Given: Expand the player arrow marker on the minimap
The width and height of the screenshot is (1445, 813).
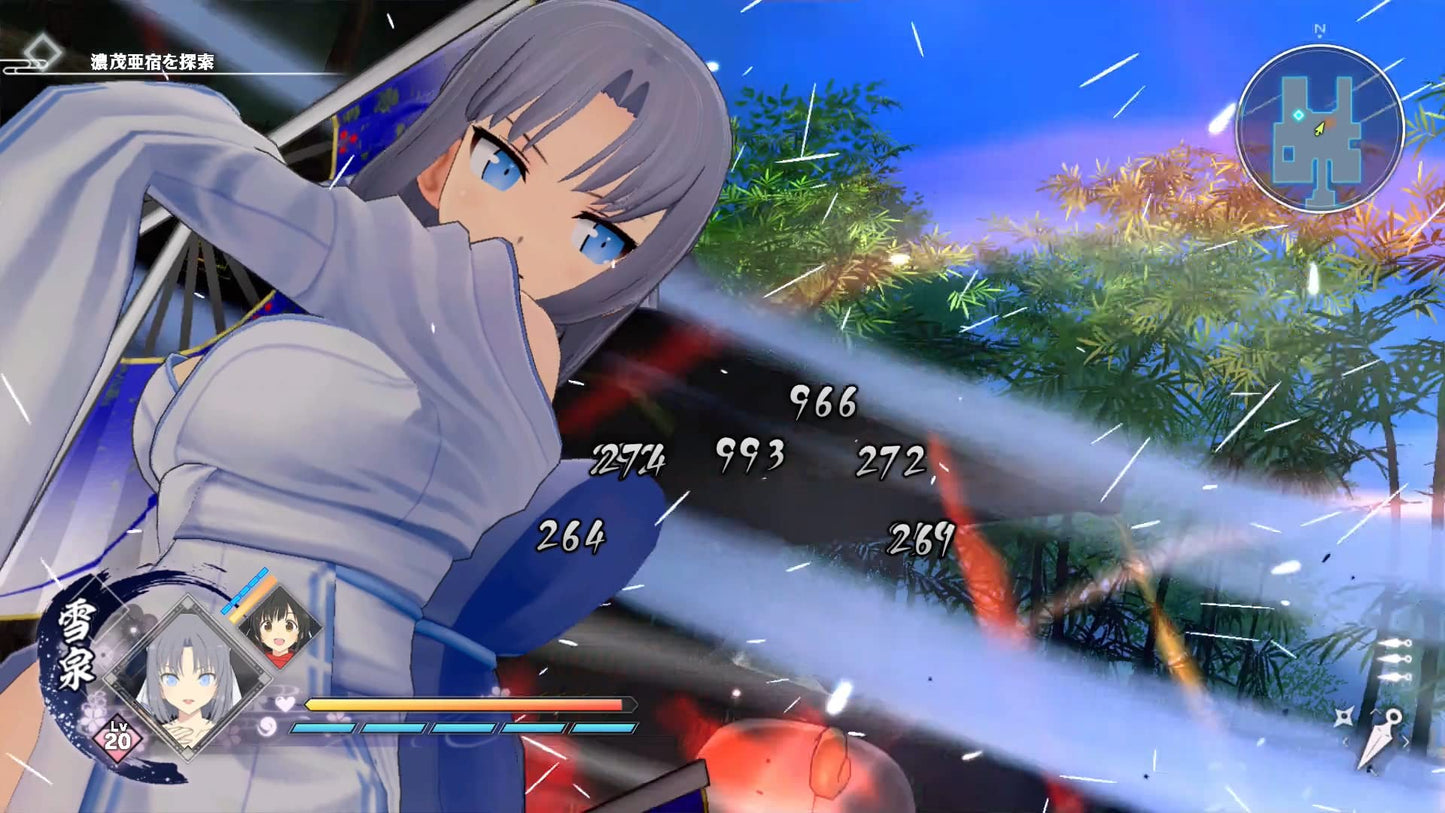Looking at the screenshot, I should pos(1322,127).
